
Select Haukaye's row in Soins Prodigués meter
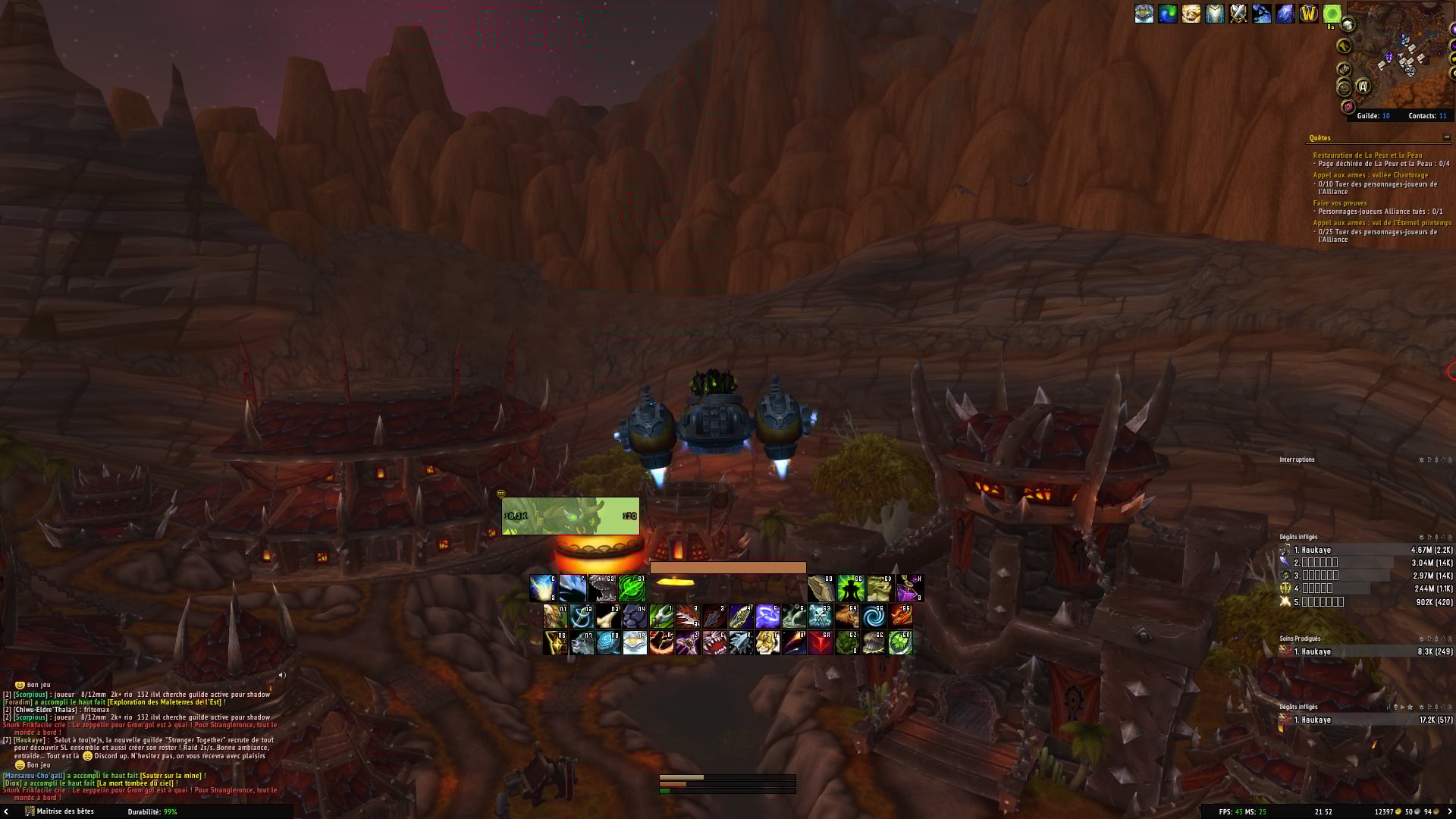pos(1365,651)
